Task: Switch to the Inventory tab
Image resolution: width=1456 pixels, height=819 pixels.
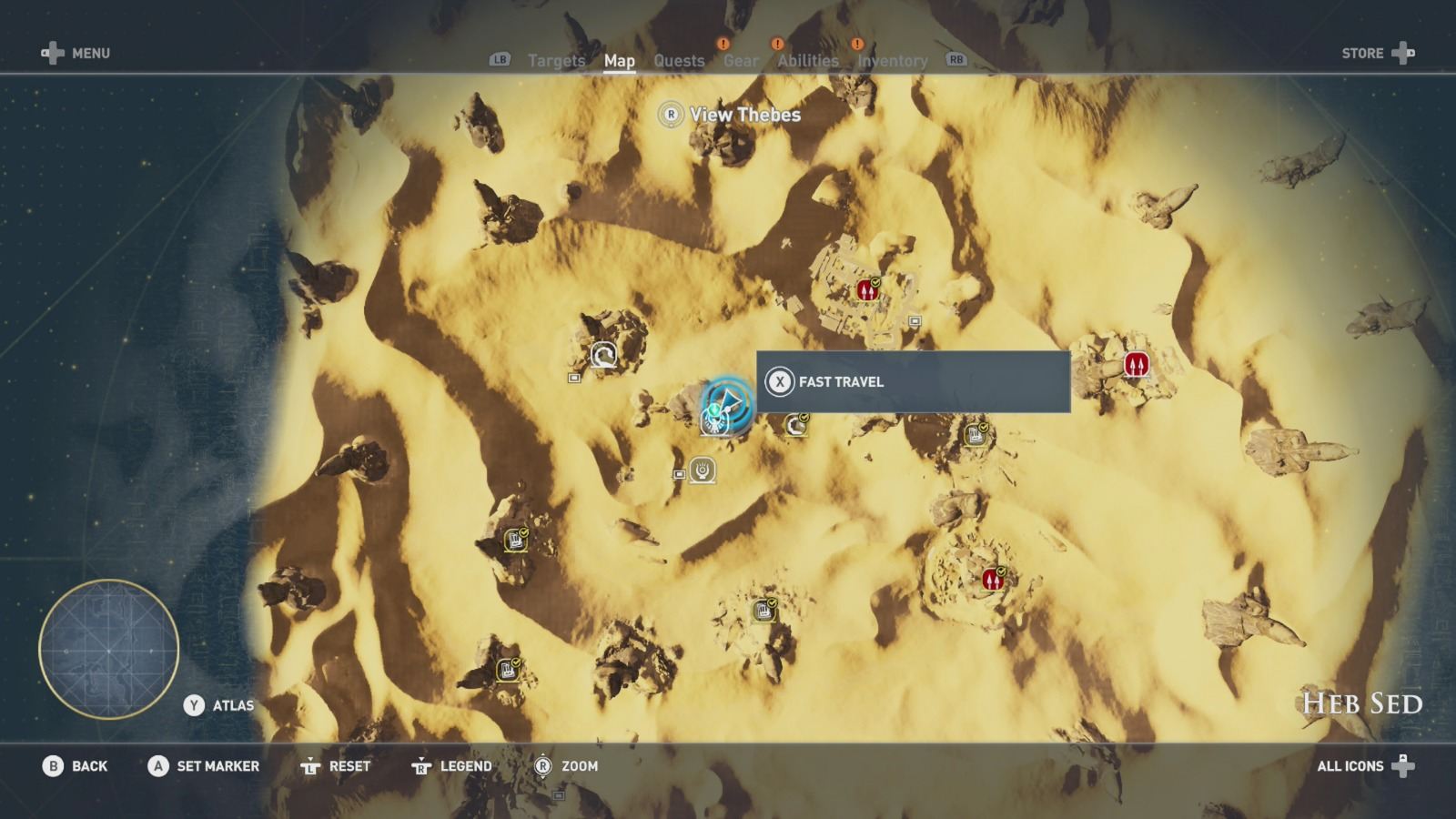Action: (893, 60)
